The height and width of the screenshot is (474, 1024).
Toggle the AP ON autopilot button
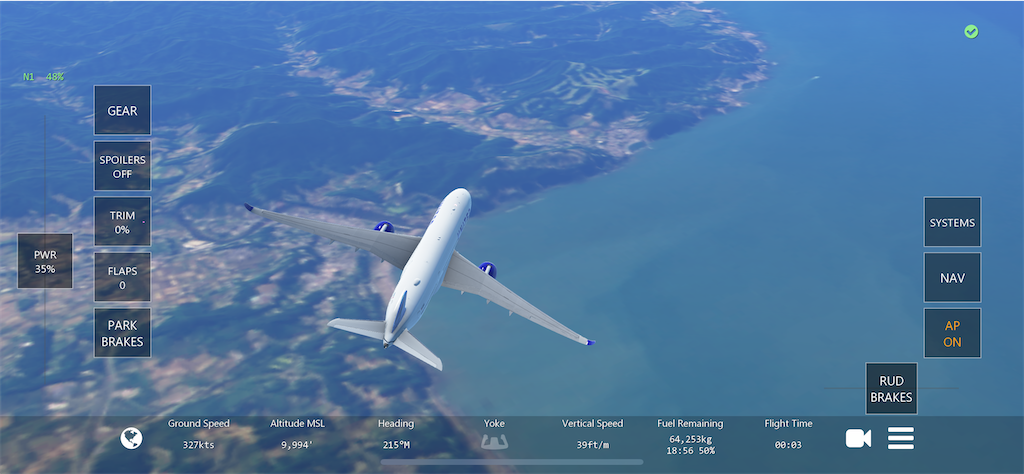(952, 333)
